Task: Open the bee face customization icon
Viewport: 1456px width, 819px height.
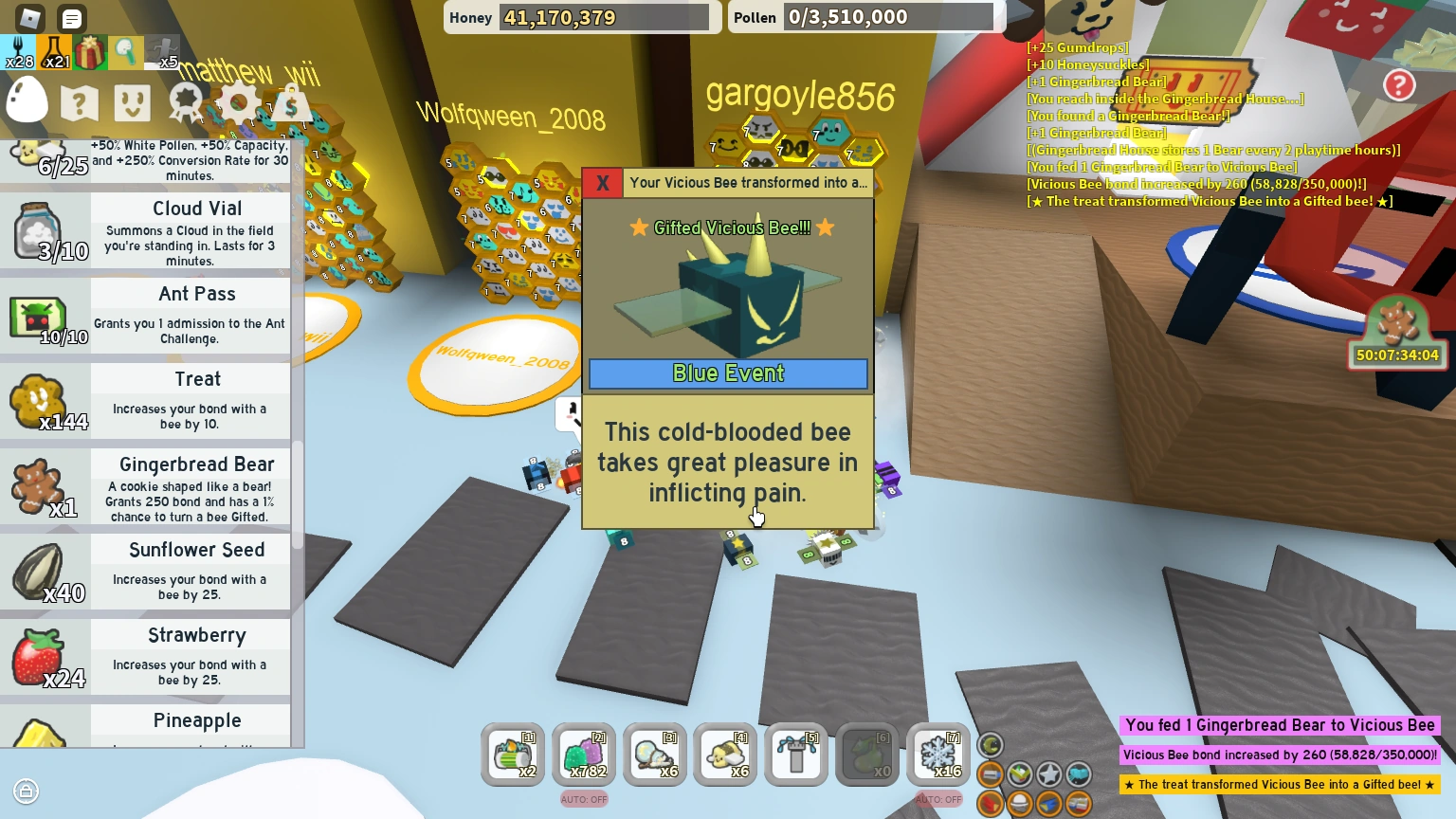Action: tap(133, 102)
